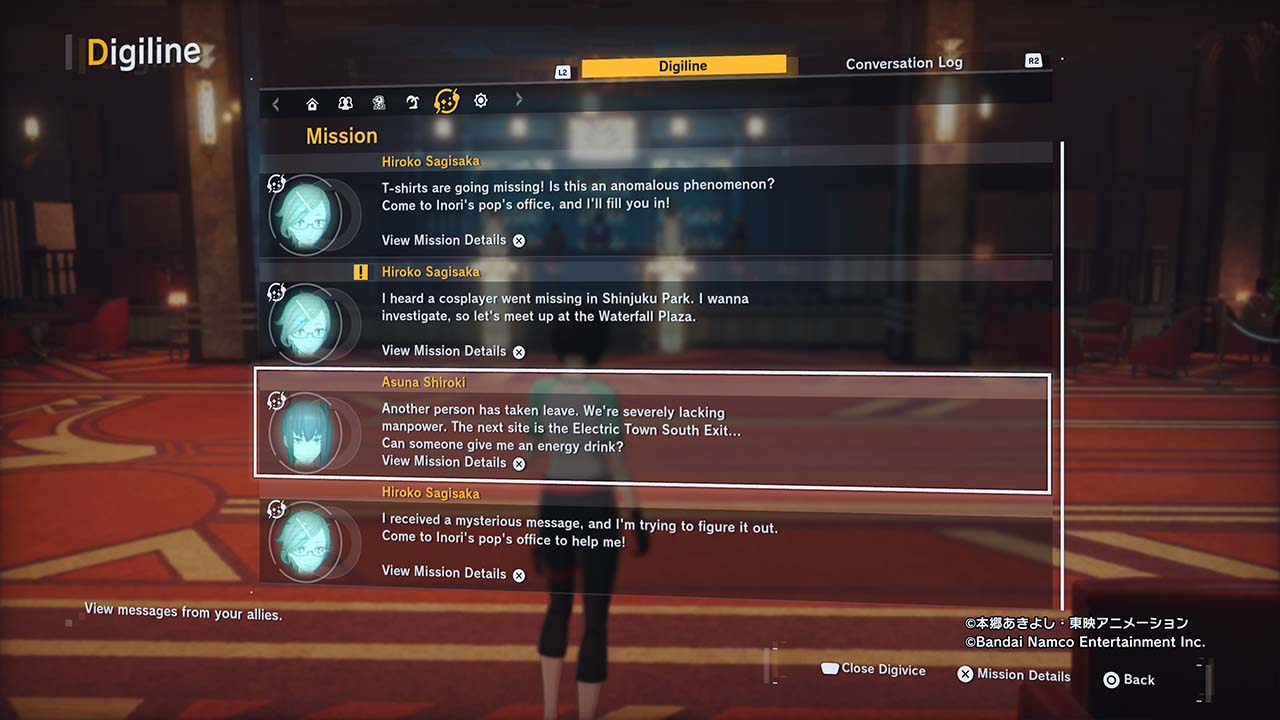Screen dimensions: 1280x720
Task: Switch to the Conversation Log tab
Action: (904, 64)
